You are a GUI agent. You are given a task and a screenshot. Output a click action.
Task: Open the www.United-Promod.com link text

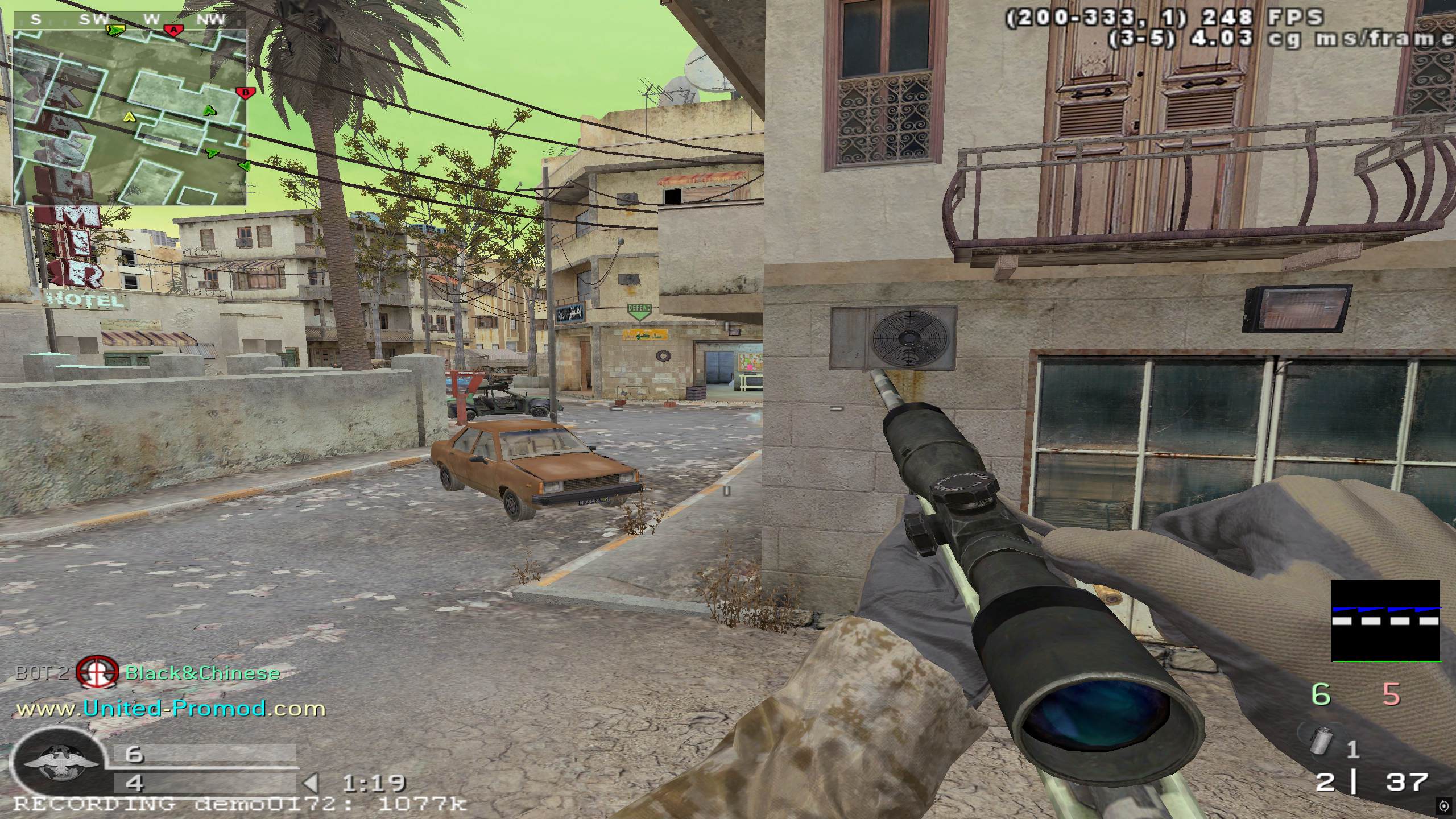171,709
